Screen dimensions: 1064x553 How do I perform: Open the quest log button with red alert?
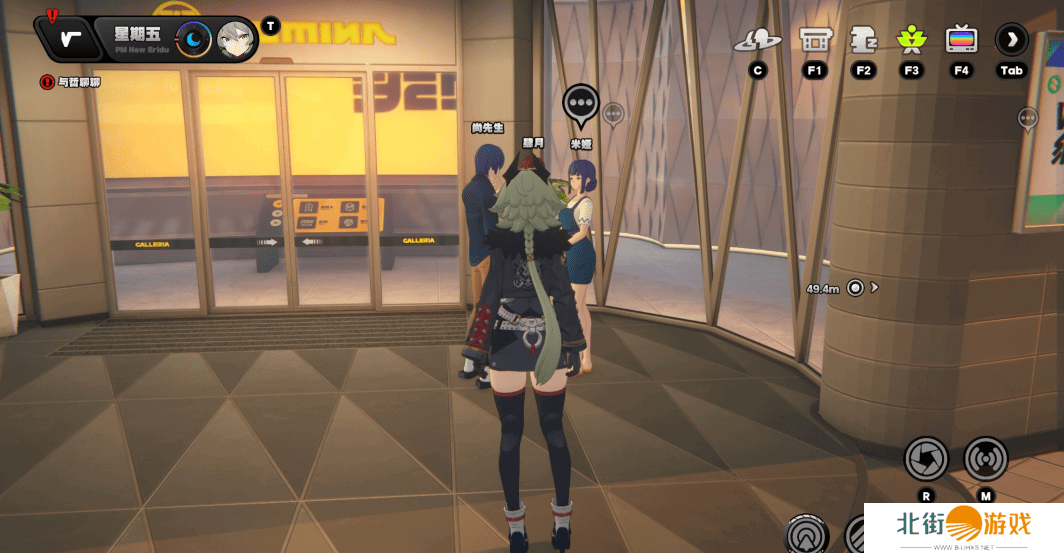coord(68,38)
